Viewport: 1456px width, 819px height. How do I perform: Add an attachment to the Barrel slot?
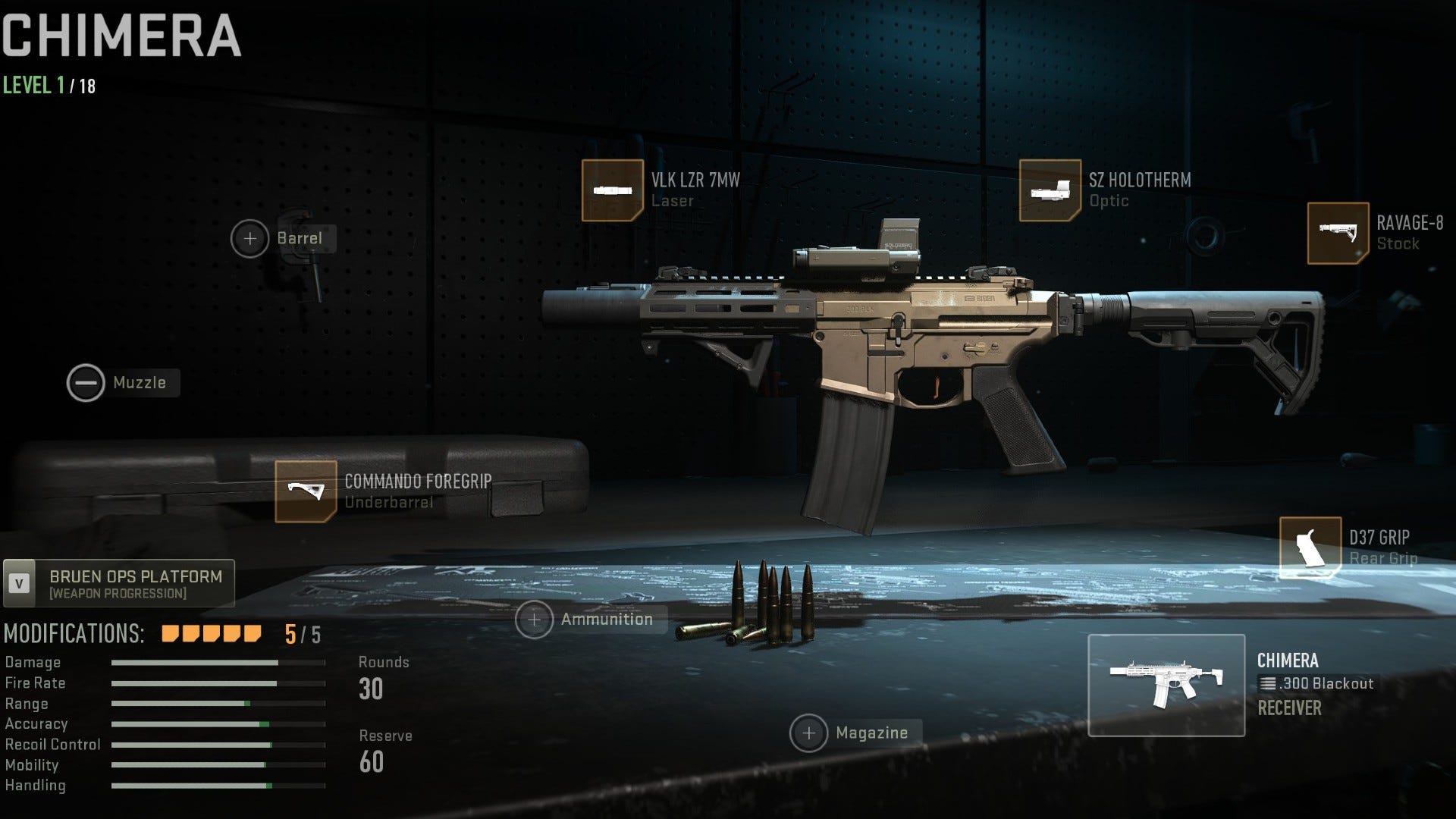click(x=250, y=239)
